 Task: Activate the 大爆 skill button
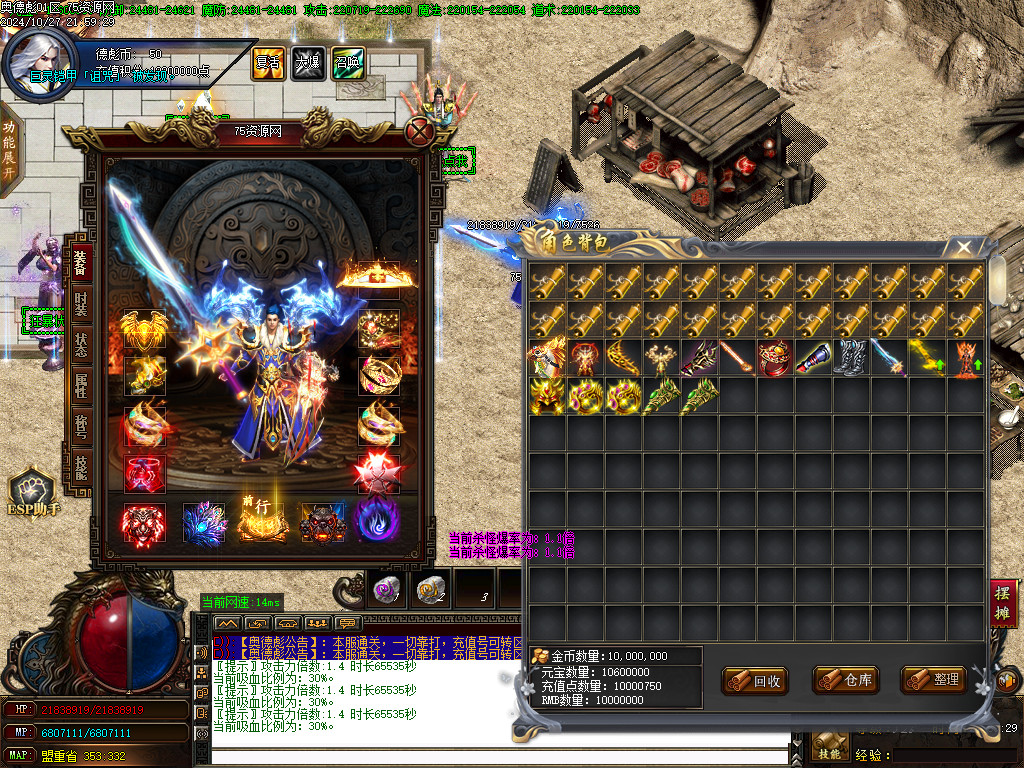pos(306,62)
